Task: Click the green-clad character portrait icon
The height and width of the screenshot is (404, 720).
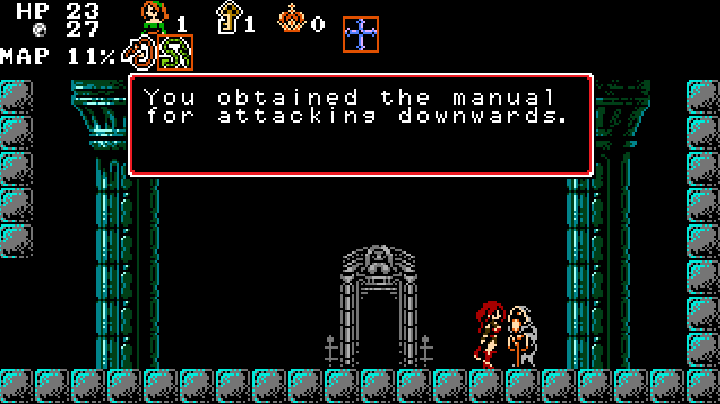Action: pyautogui.click(x=153, y=17)
